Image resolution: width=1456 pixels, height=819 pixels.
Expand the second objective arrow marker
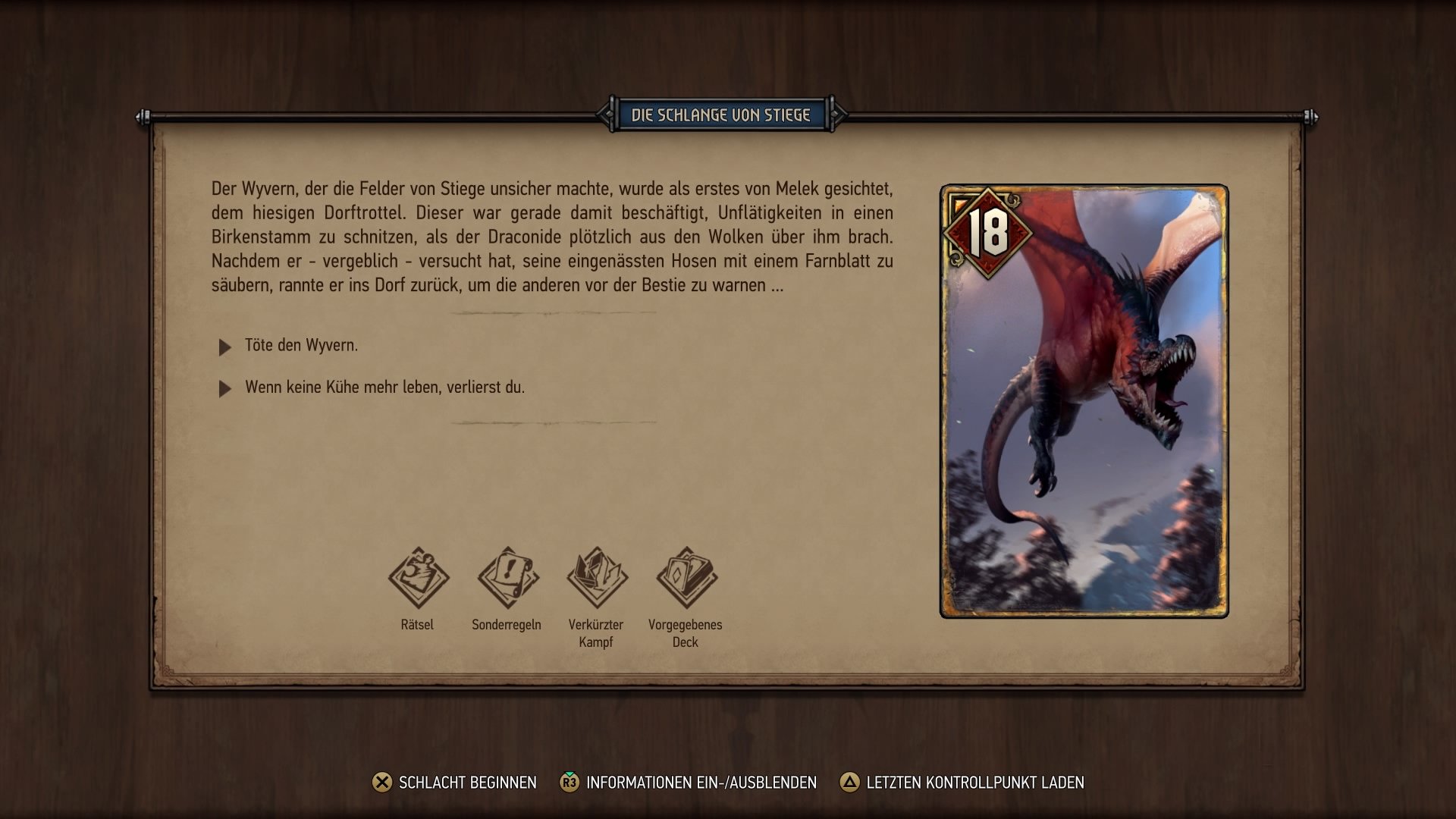click(224, 389)
